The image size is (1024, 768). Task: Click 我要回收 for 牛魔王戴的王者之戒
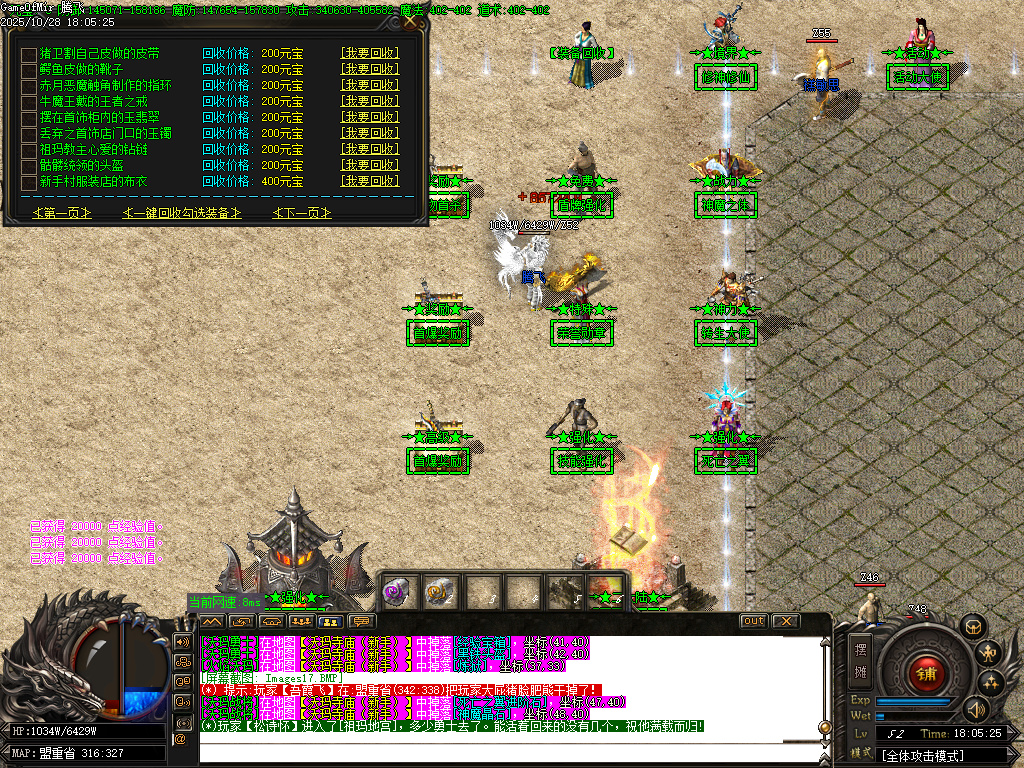(x=369, y=102)
